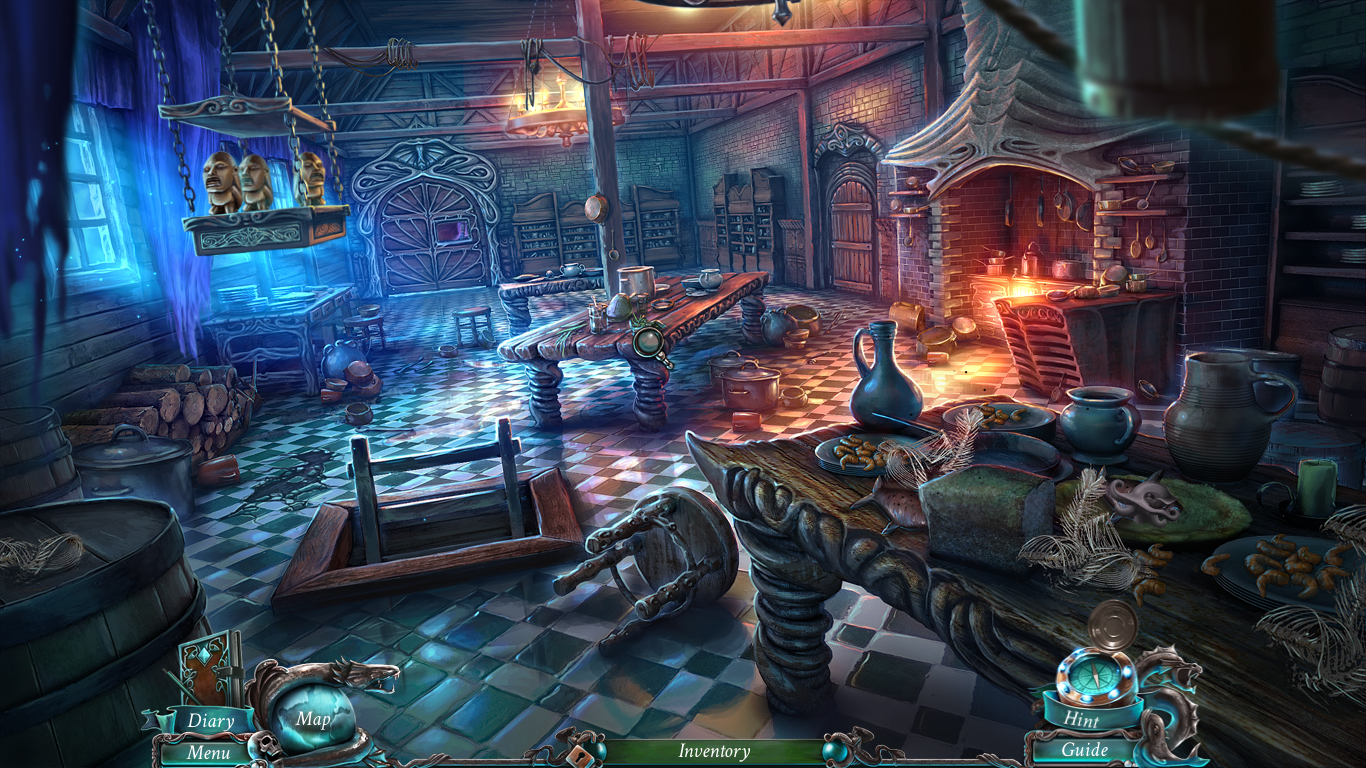Open the Inventory bar at the bottom
The height and width of the screenshot is (768, 1366).
(714, 752)
